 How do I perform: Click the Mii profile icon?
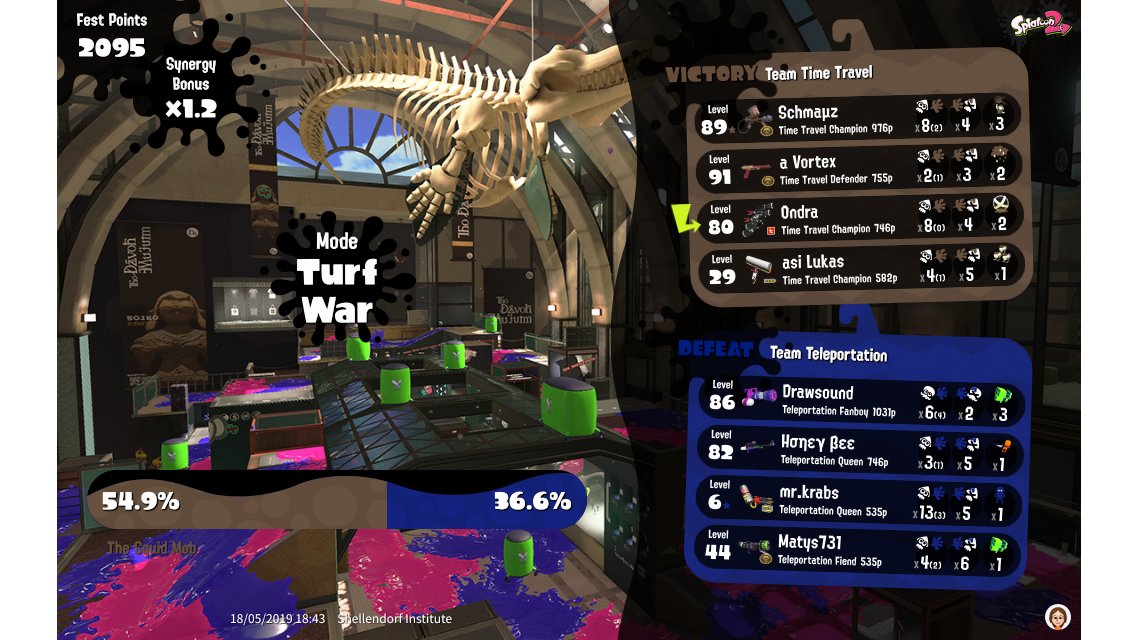point(1057,615)
